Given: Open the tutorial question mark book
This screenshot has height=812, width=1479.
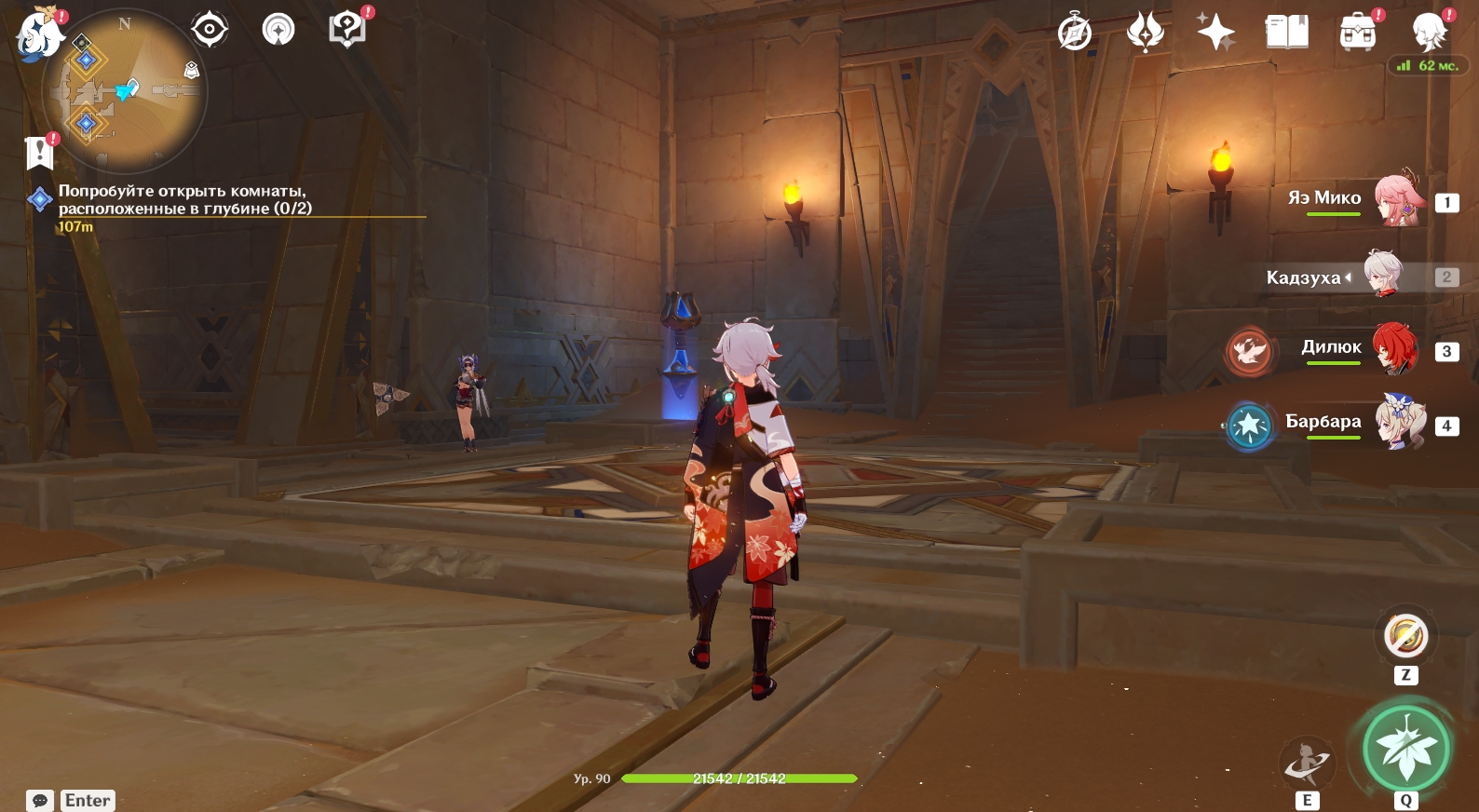Looking at the screenshot, I should pos(347,29).
